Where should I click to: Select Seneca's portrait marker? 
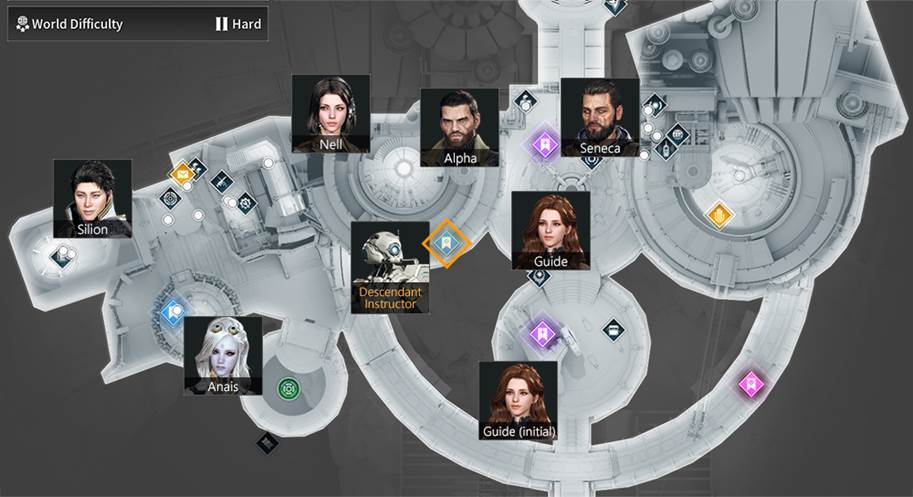[600, 117]
